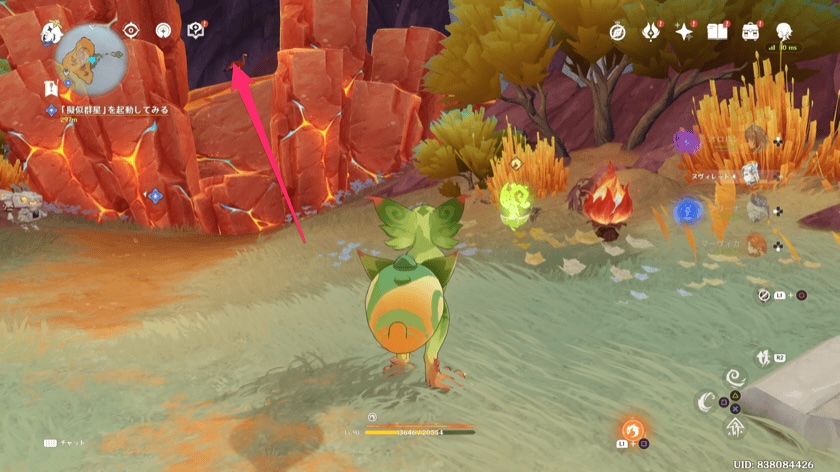Open the question-mark tutorial book icon
The width and height of the screenshot is (840, 472).
[x=195, y=30]
